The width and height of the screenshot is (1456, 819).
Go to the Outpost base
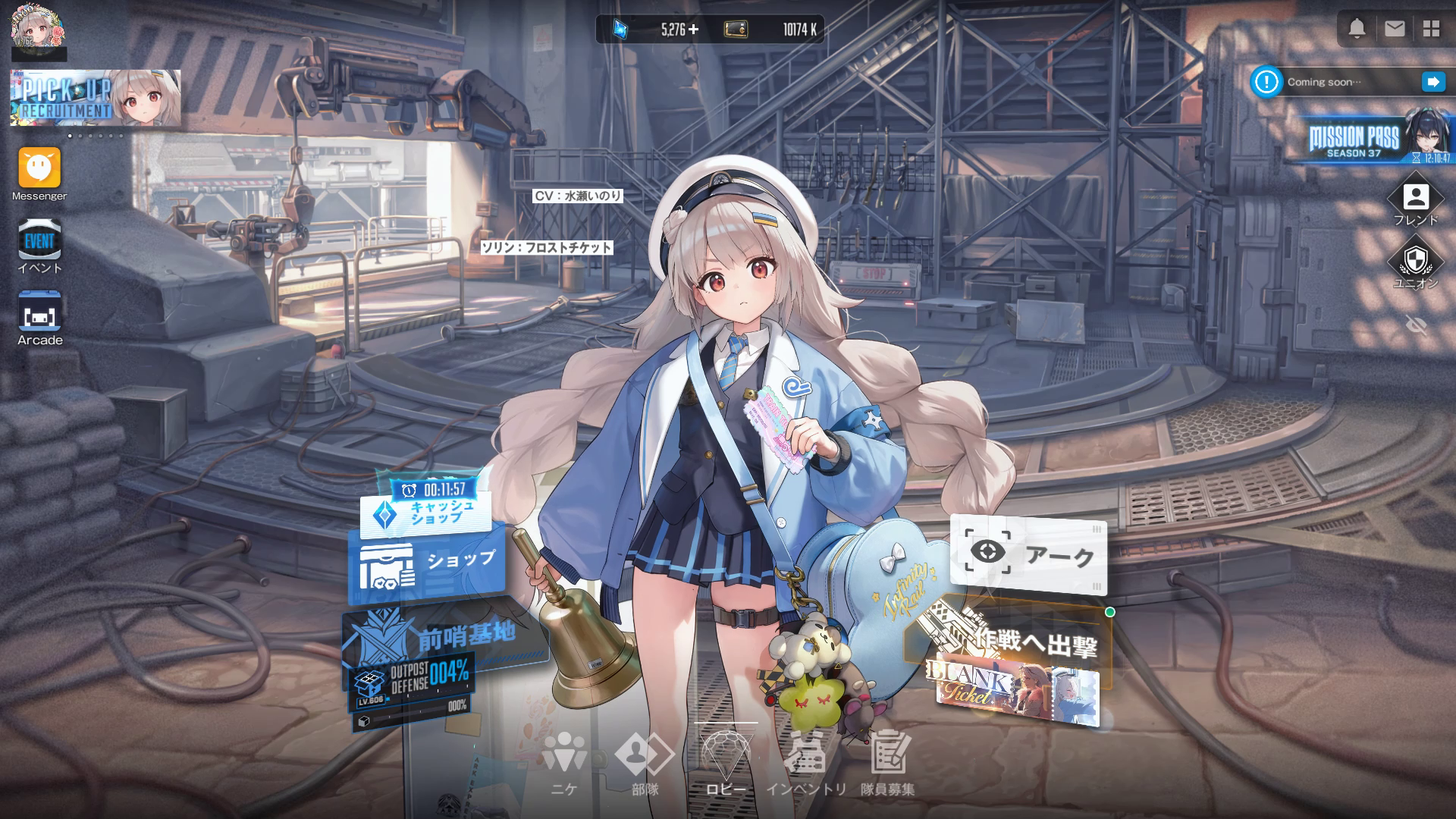point(447,637)
